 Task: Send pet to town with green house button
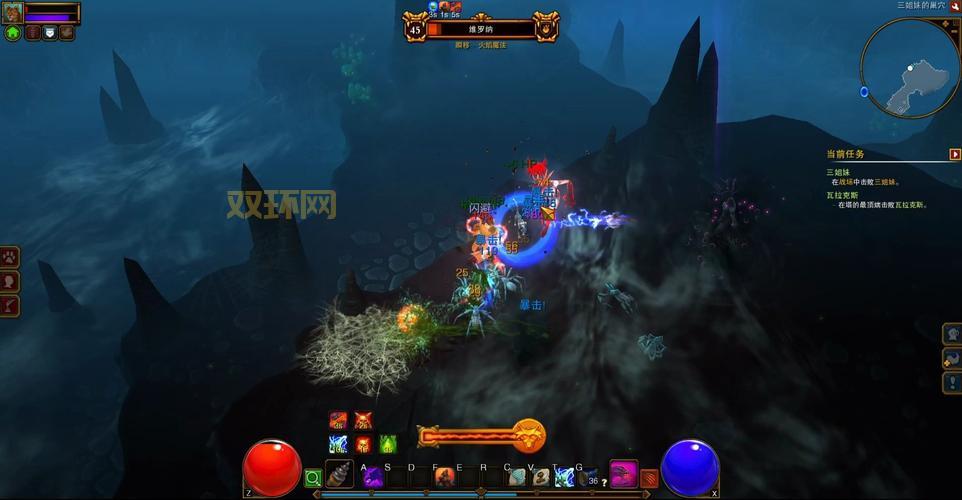coord(13,33)
